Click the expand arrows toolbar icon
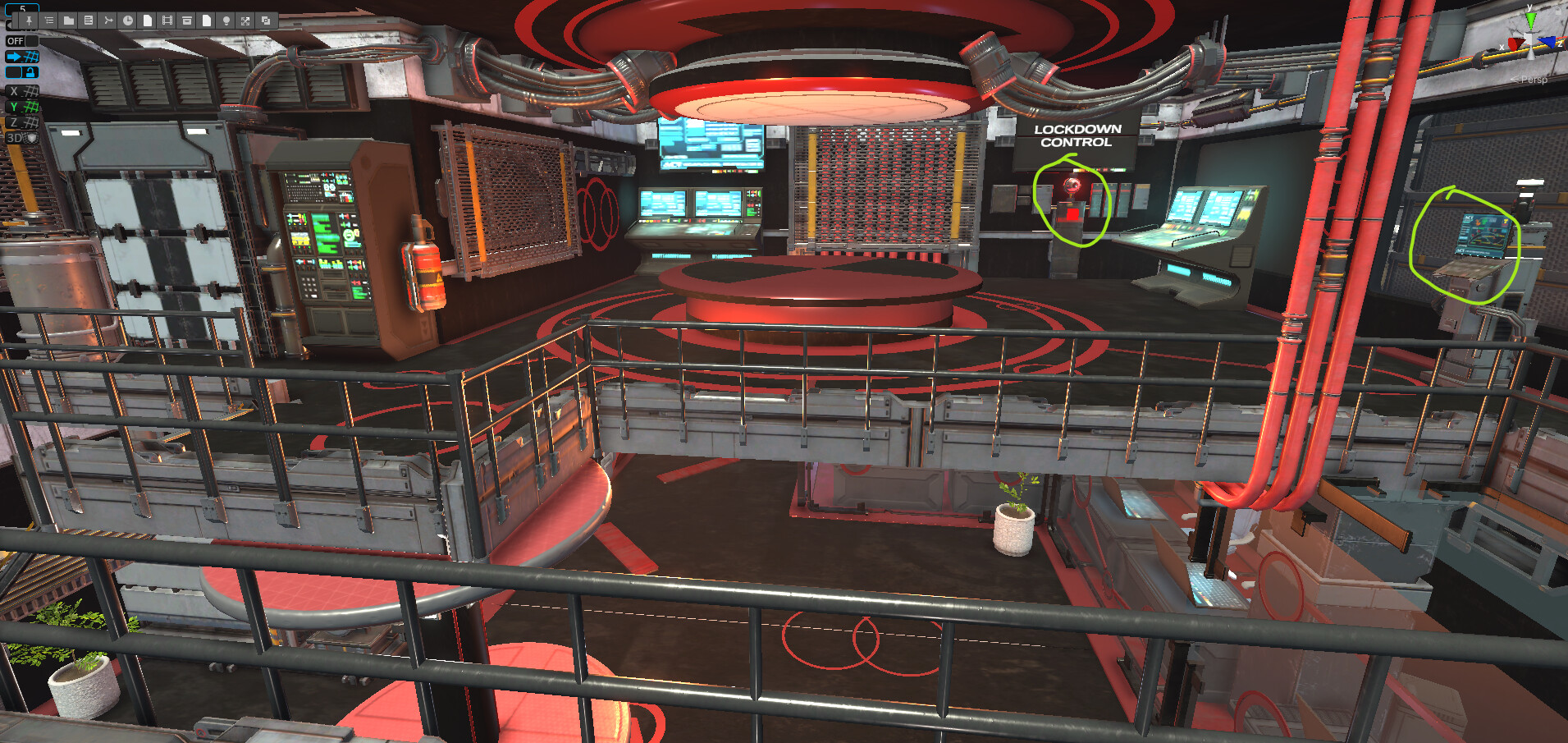Image resolution: width=1568 pixels, height=743 pixels. click(x=245, y=21)
